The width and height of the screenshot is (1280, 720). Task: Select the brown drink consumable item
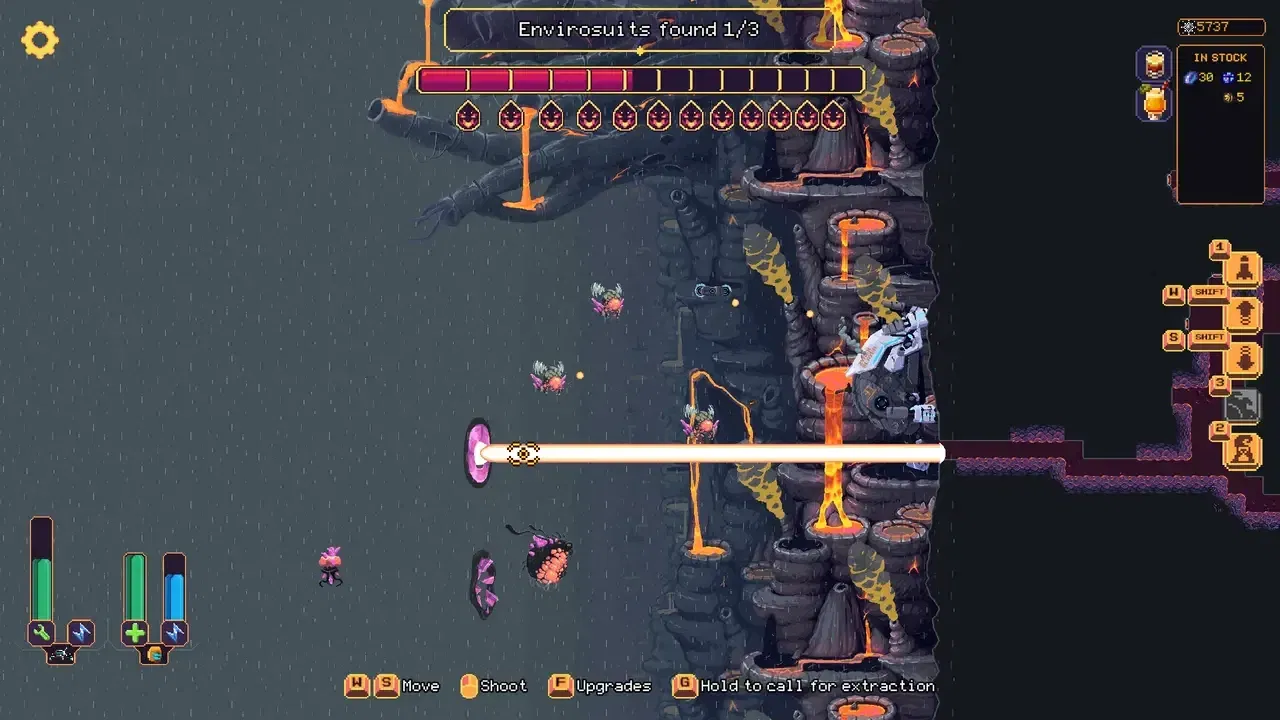point(1154,63)
